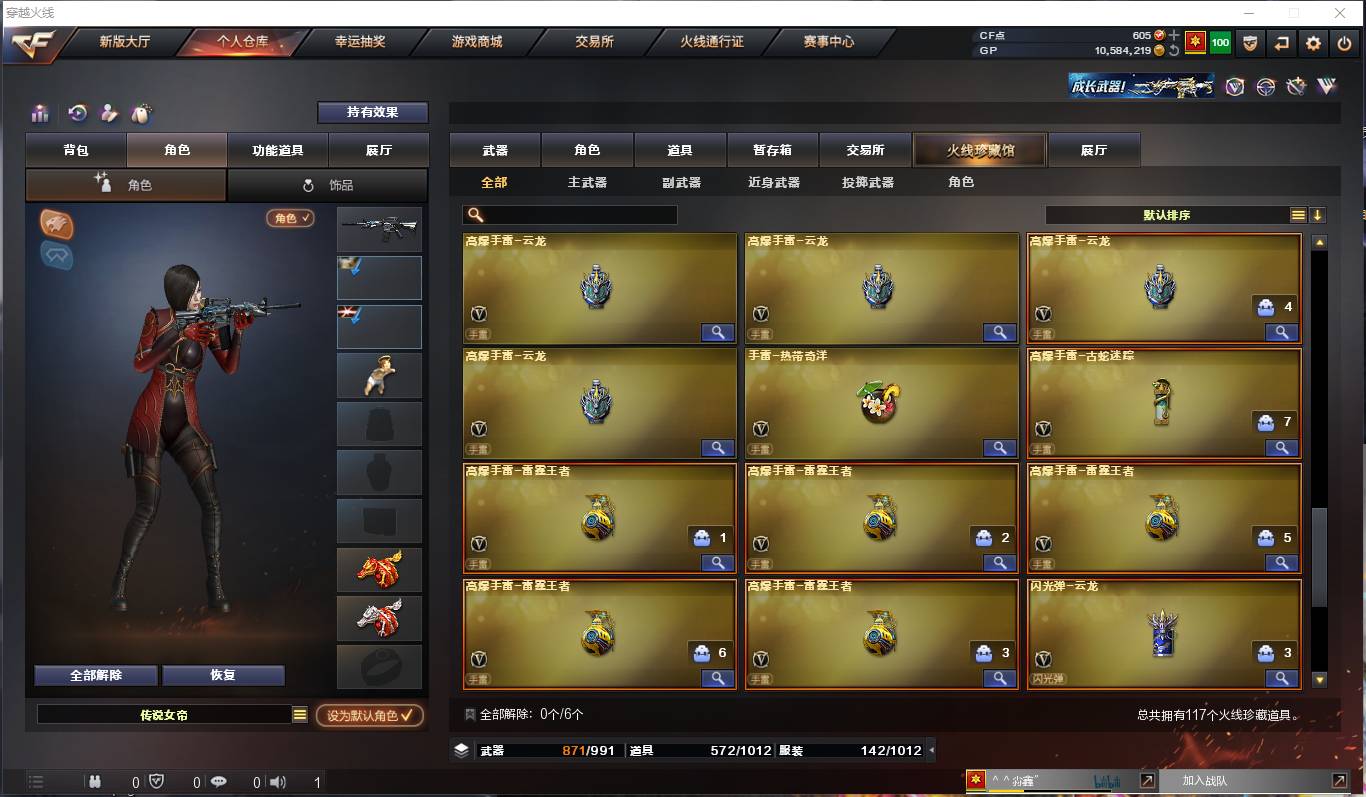
Task: Click the 持有效果 button
Action: point(374,113)
